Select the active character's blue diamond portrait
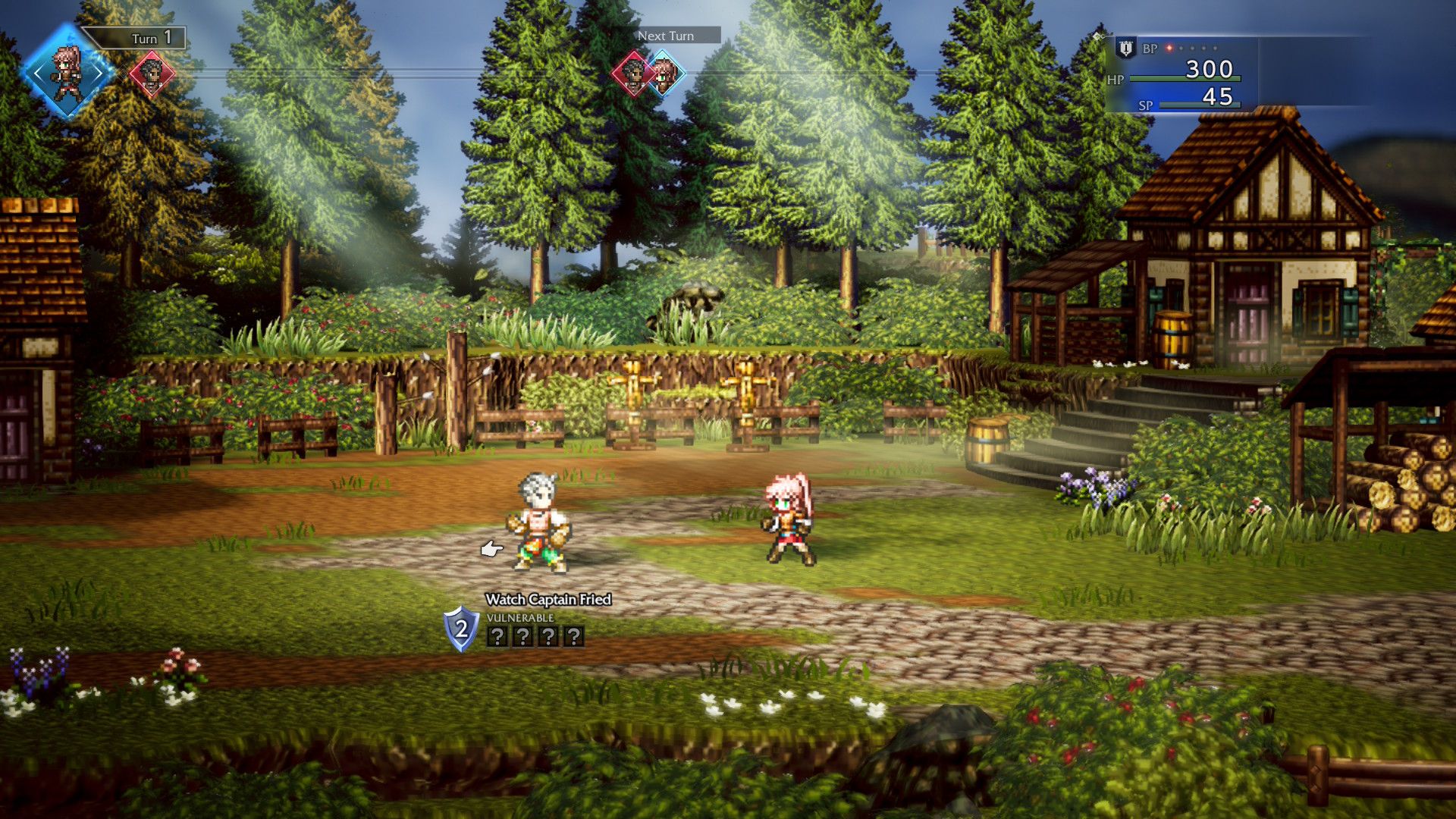The height and width of the screenshot is (819, 1456). (67, 74)
